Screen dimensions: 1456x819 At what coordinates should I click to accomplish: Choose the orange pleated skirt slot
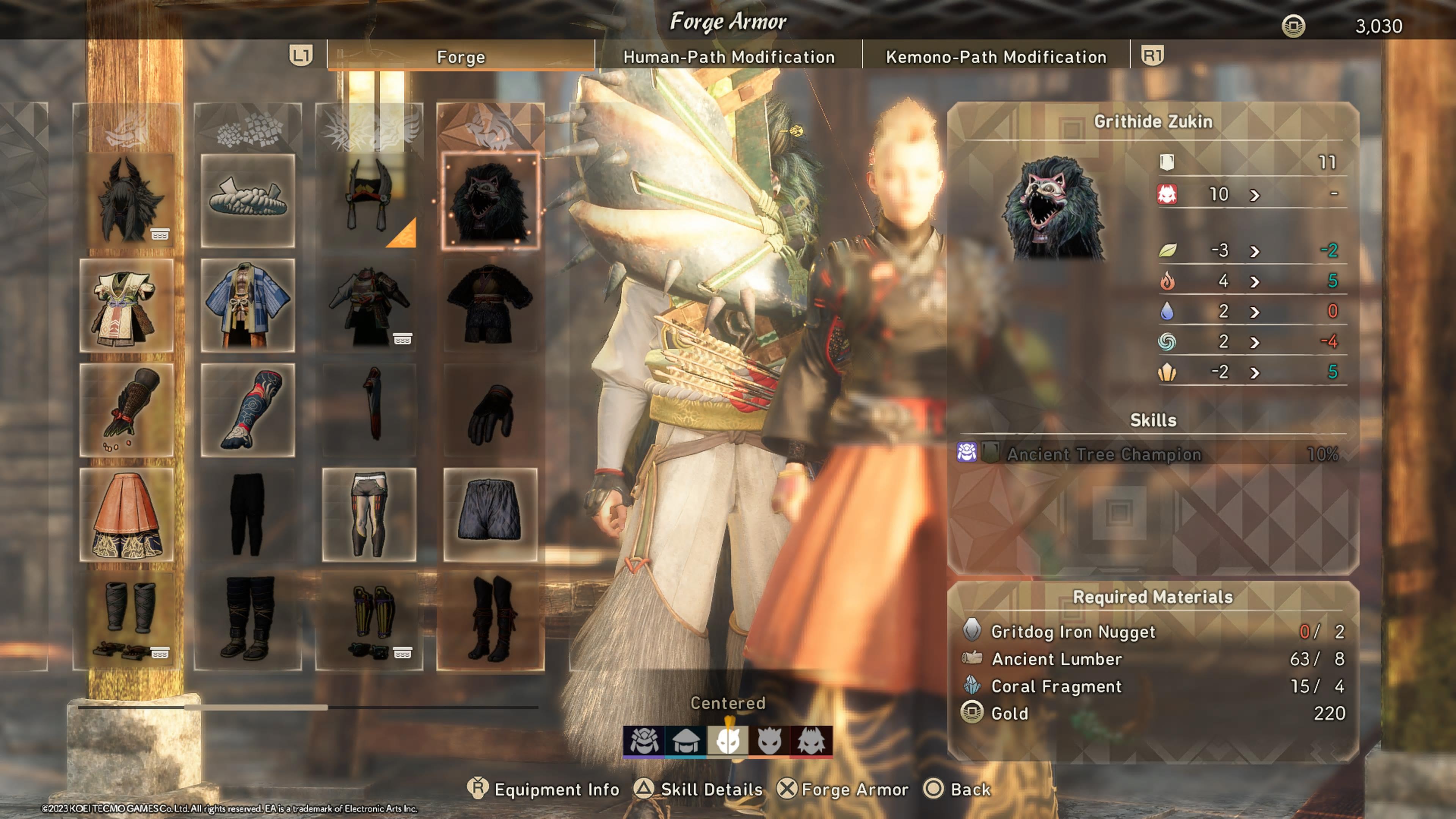(127, 515)
